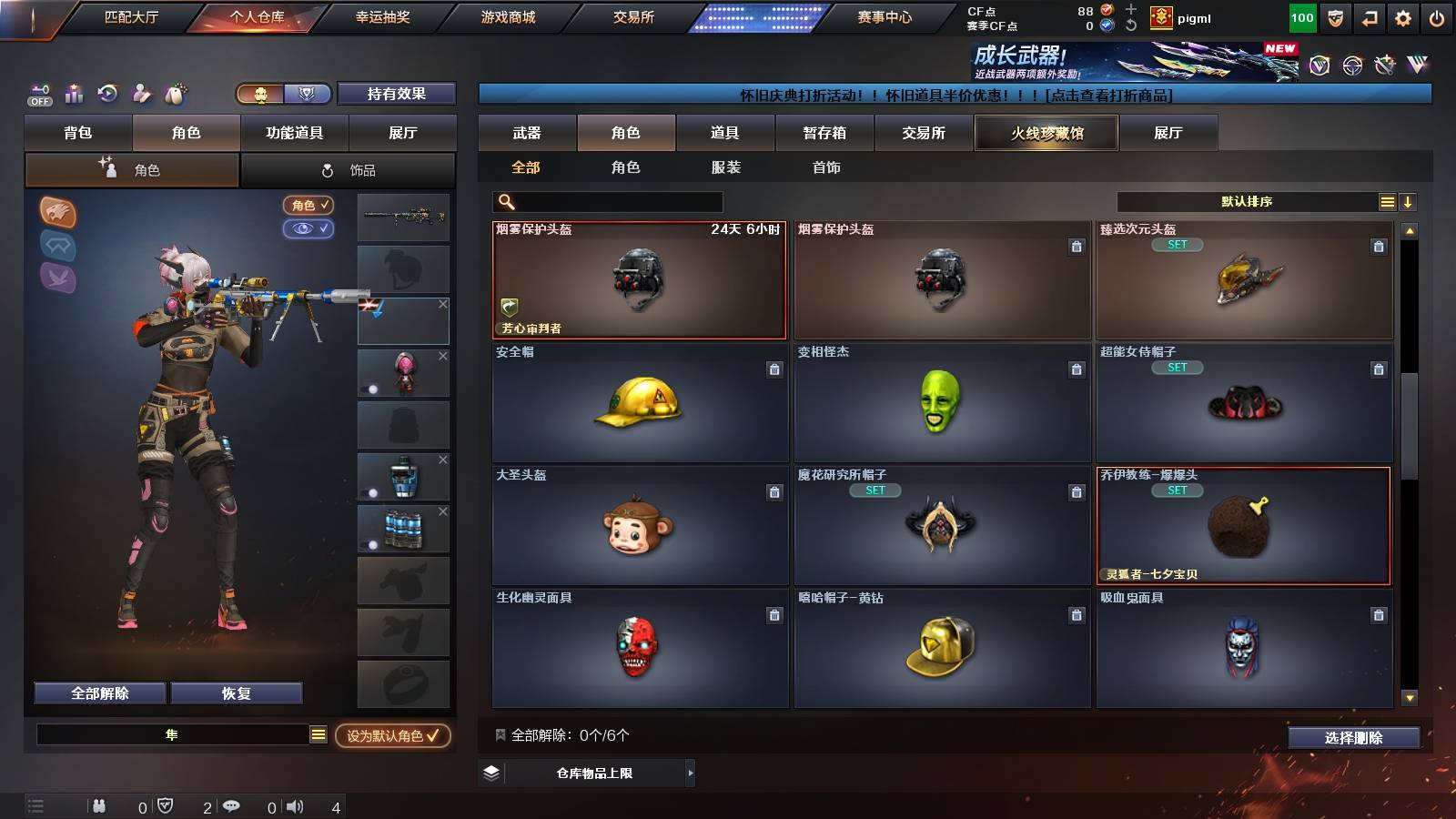Click the 大圣头盔 item thumbnail
The image size is (1456, 819).
(x=639, y=528)
